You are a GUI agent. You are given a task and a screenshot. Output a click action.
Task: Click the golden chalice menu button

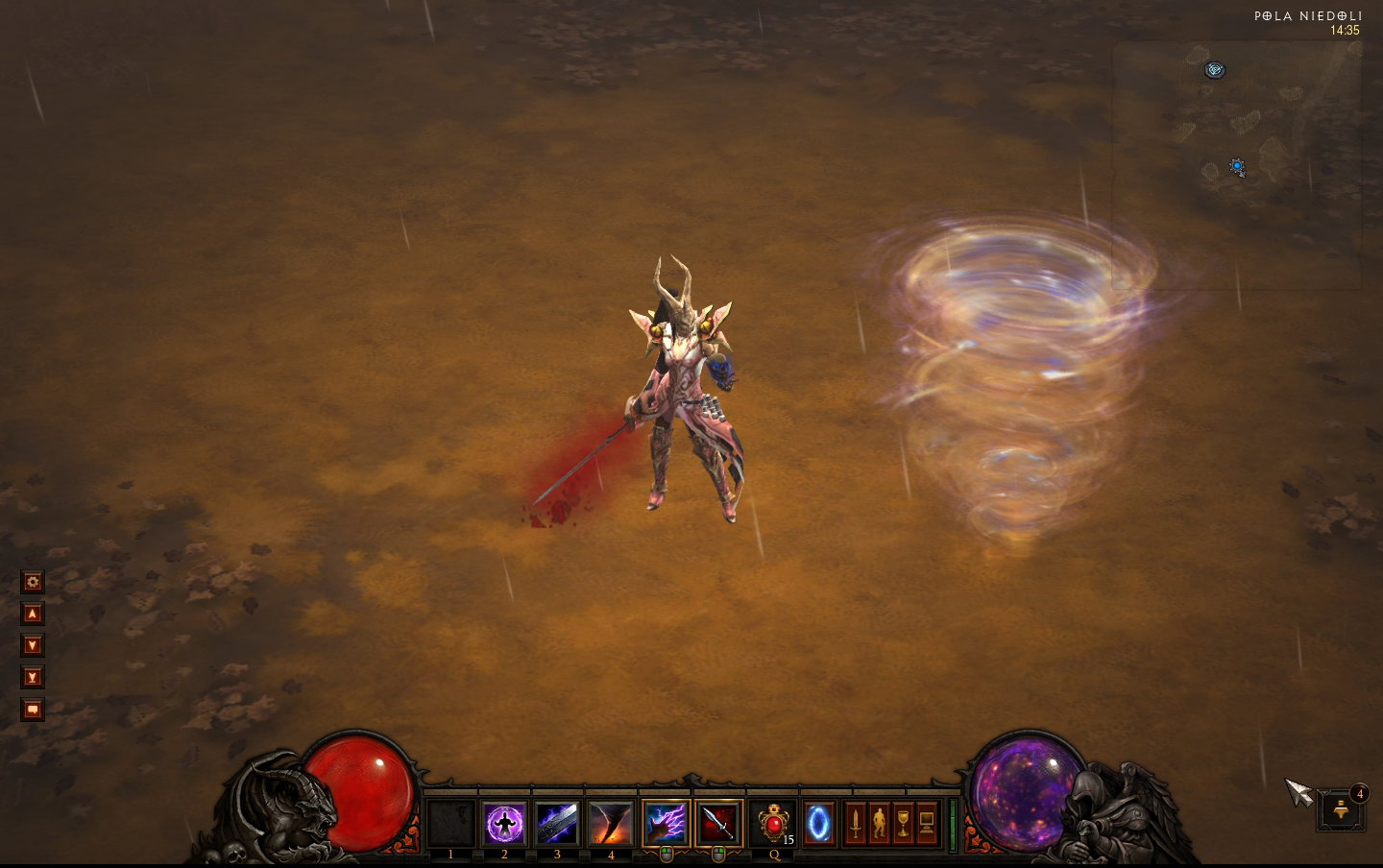[x=903, y=824]
